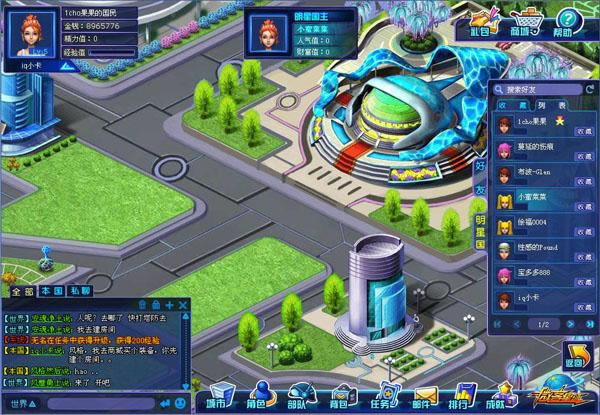Open the 任务 quest menu

point(383,396)
